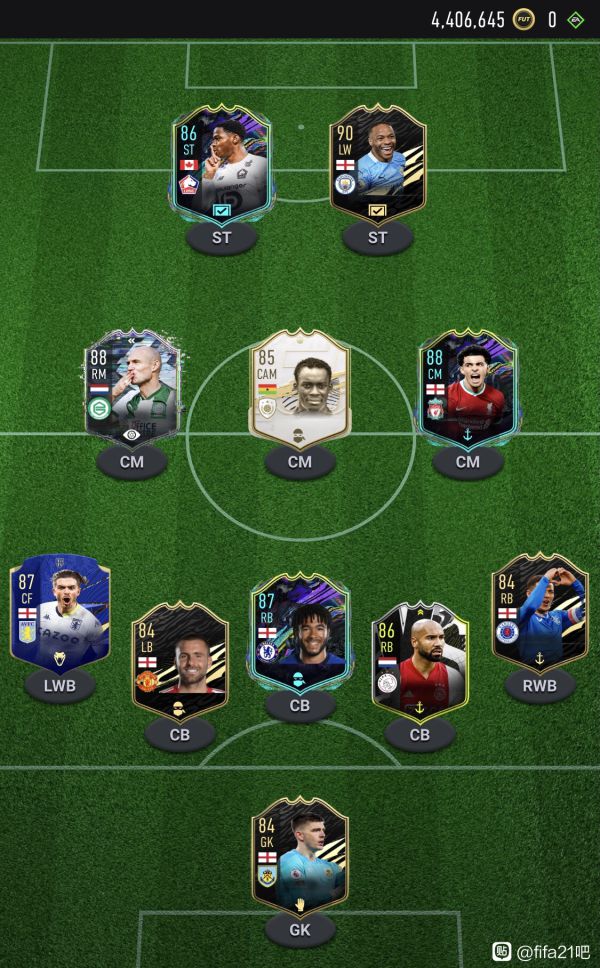Select the 84 LB Manchester United card
The width and height of the screenshot is (600, 968).
180,660
